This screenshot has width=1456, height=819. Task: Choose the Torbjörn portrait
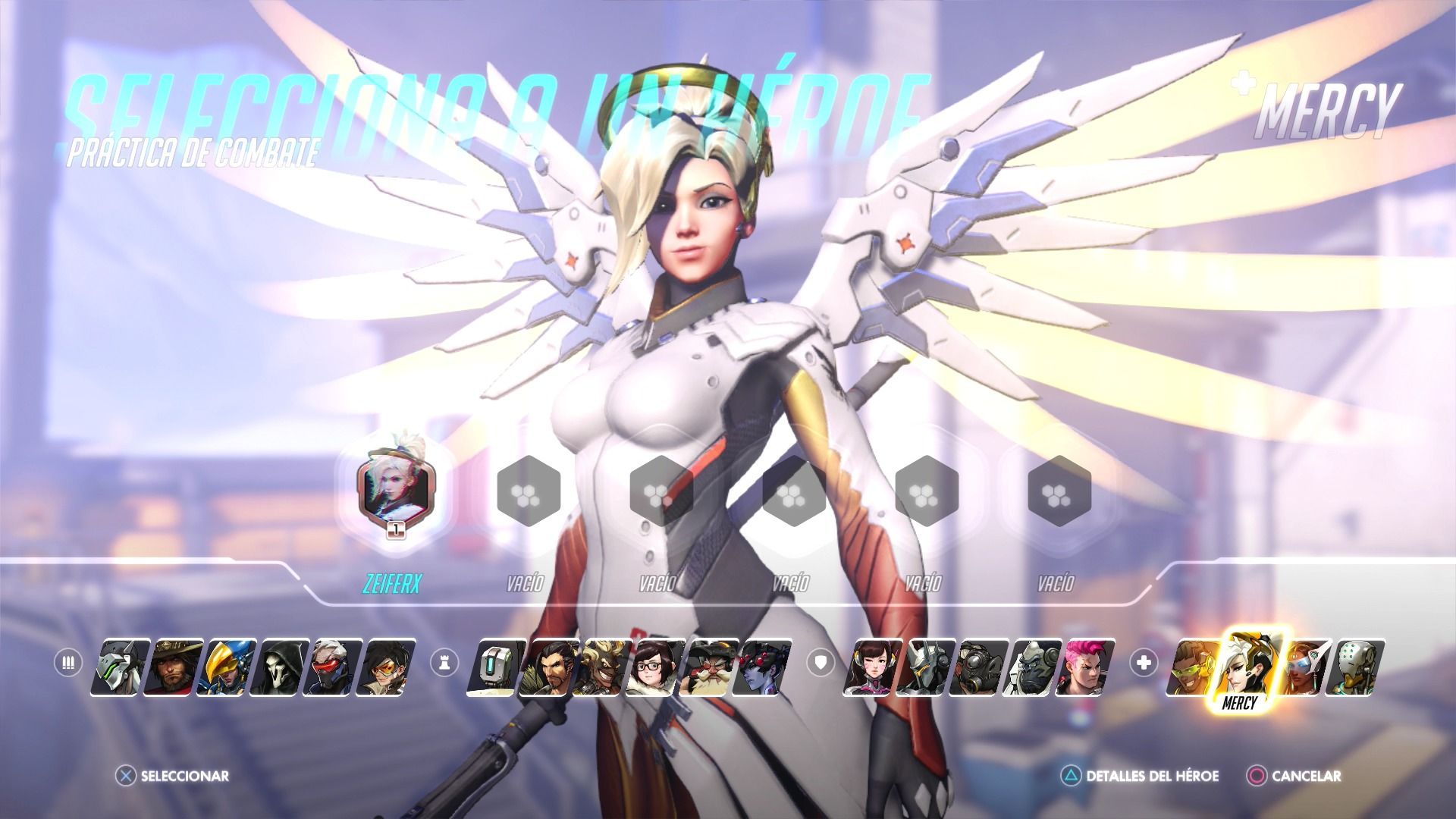pyautogui.click(x=709, y=667)
